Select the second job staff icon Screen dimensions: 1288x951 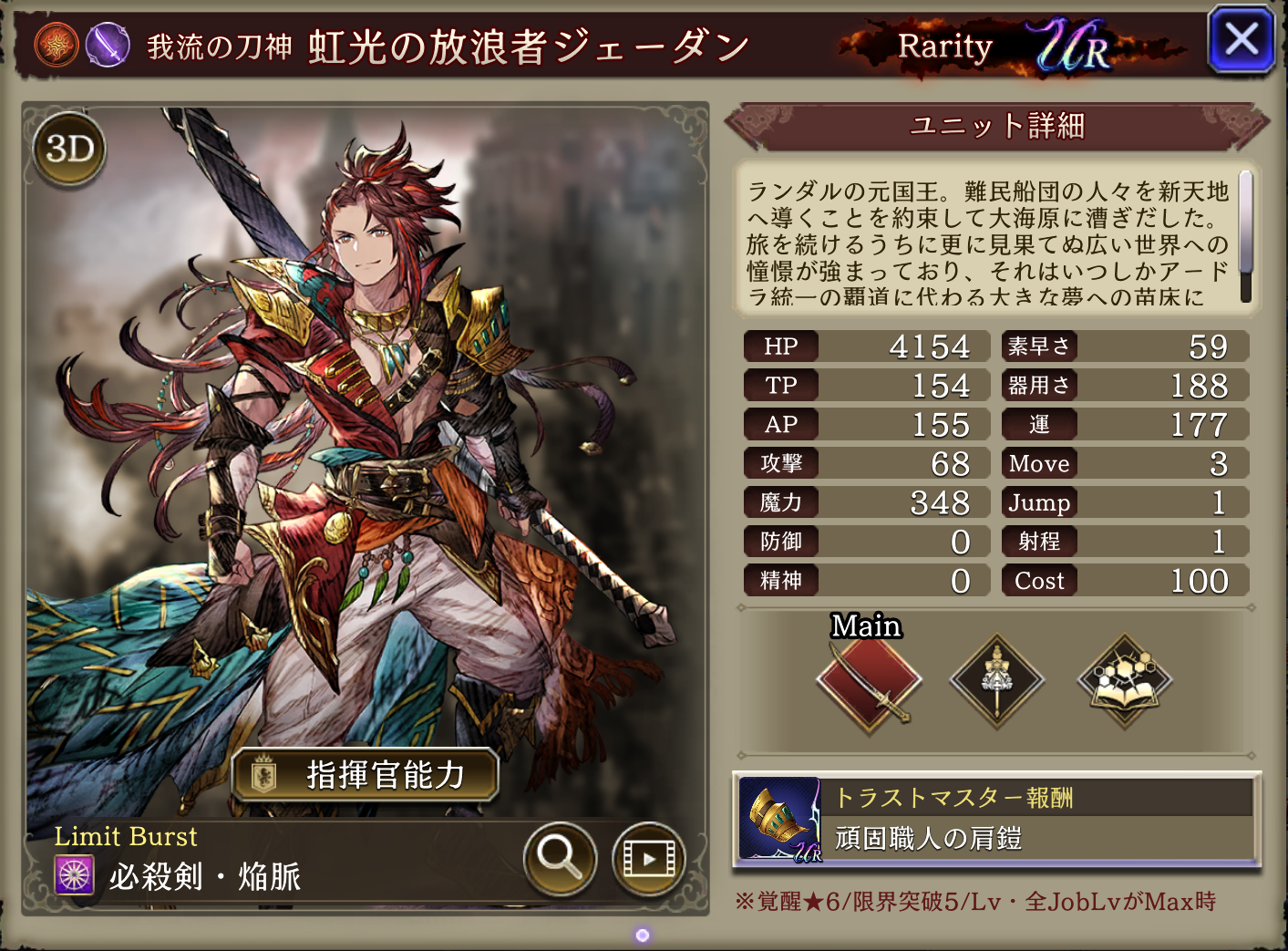click(997, 681)
